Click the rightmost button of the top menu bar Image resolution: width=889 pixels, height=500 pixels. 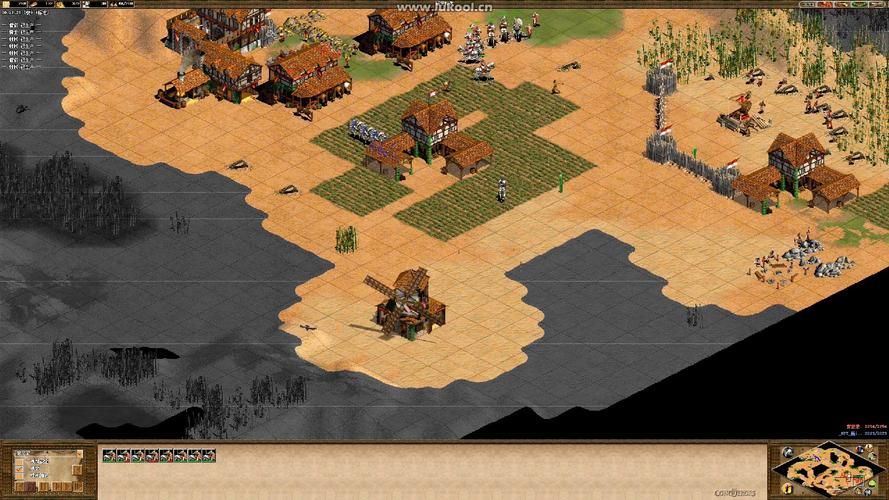coord(878,6)
